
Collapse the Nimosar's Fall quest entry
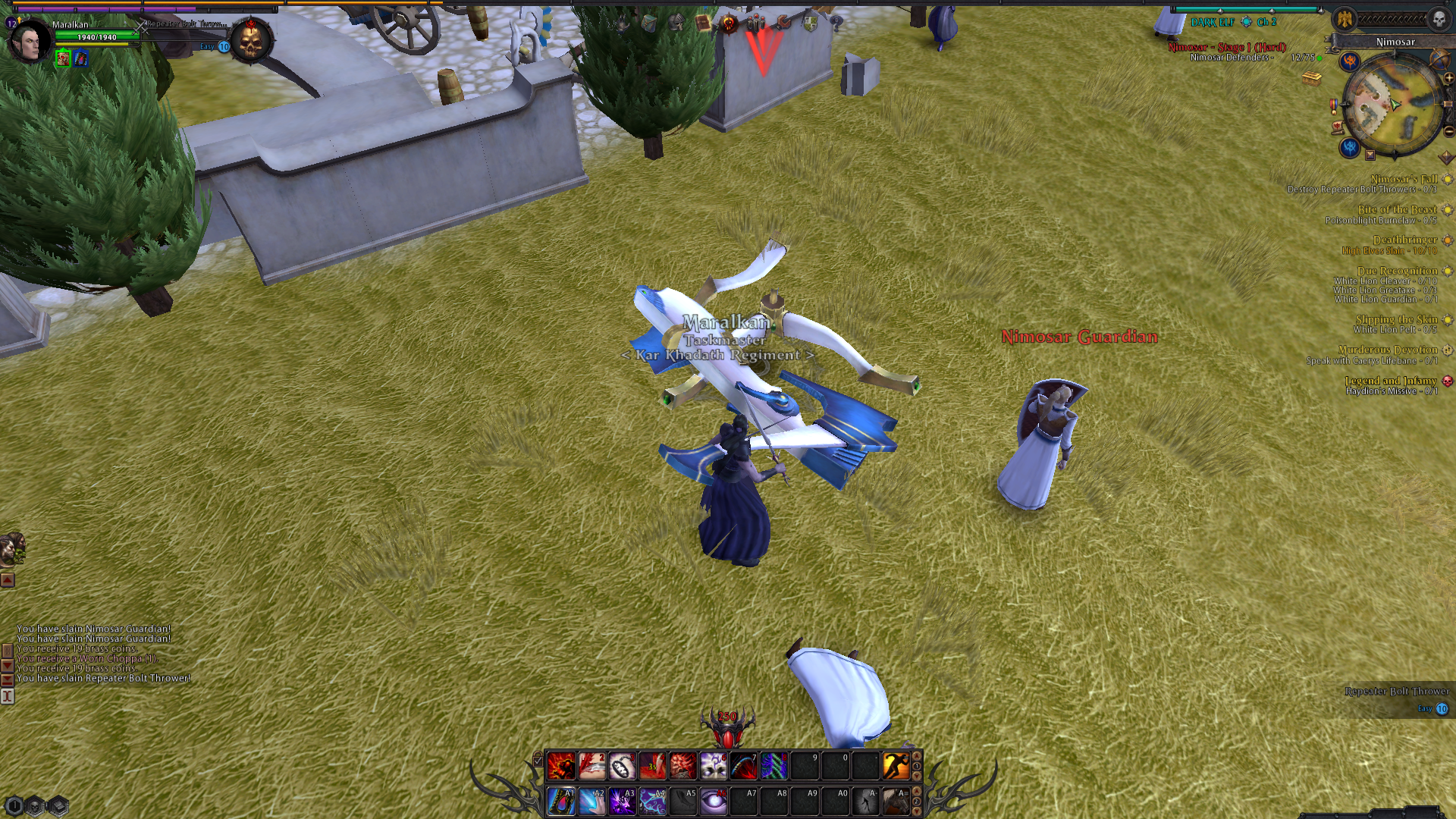click(x=1448, y=180)
